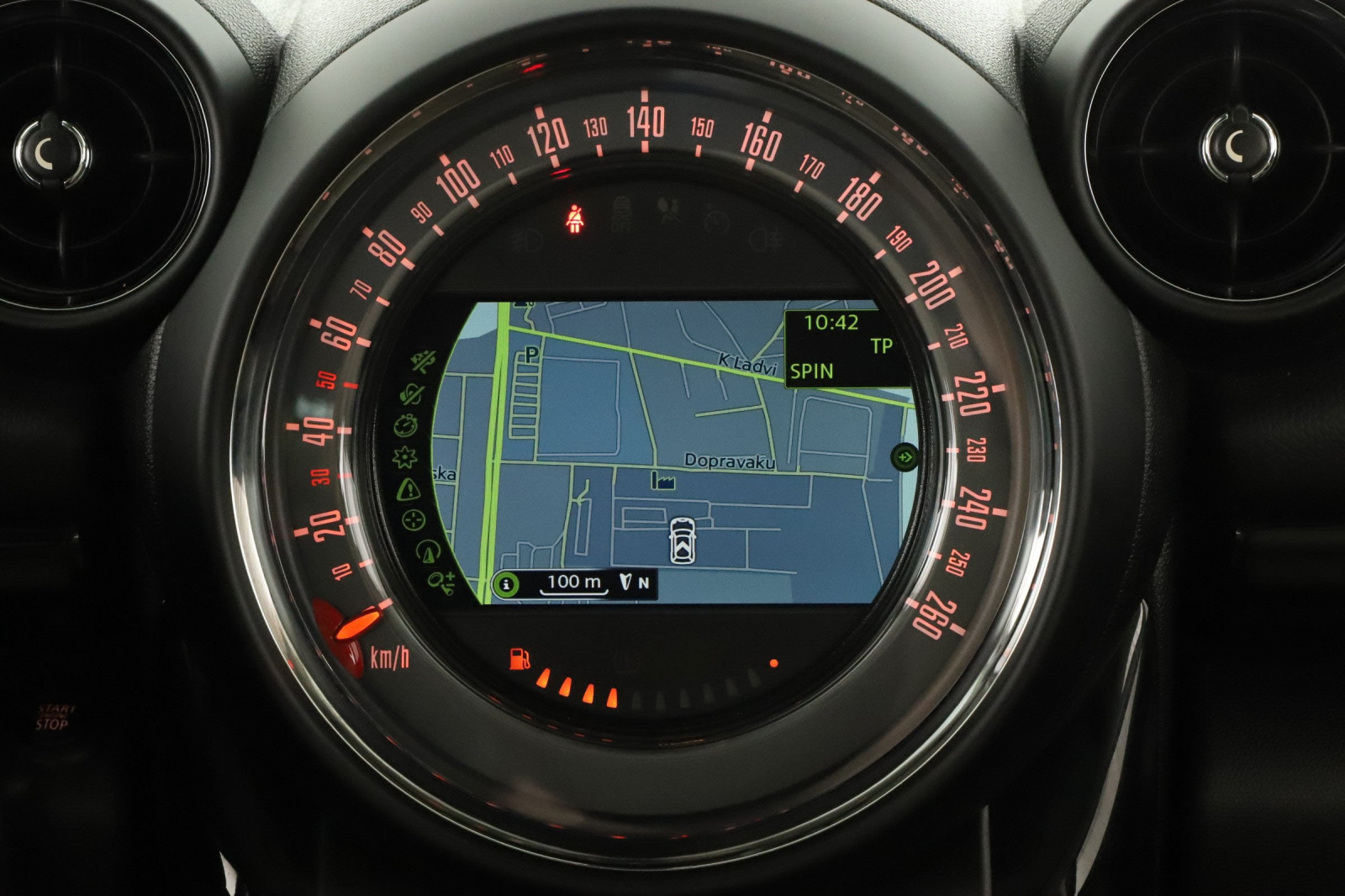Toggle the crossed-out route icon at sidebar top
This screenshot has height=896, width=1345.
click(x=423, y=362)
